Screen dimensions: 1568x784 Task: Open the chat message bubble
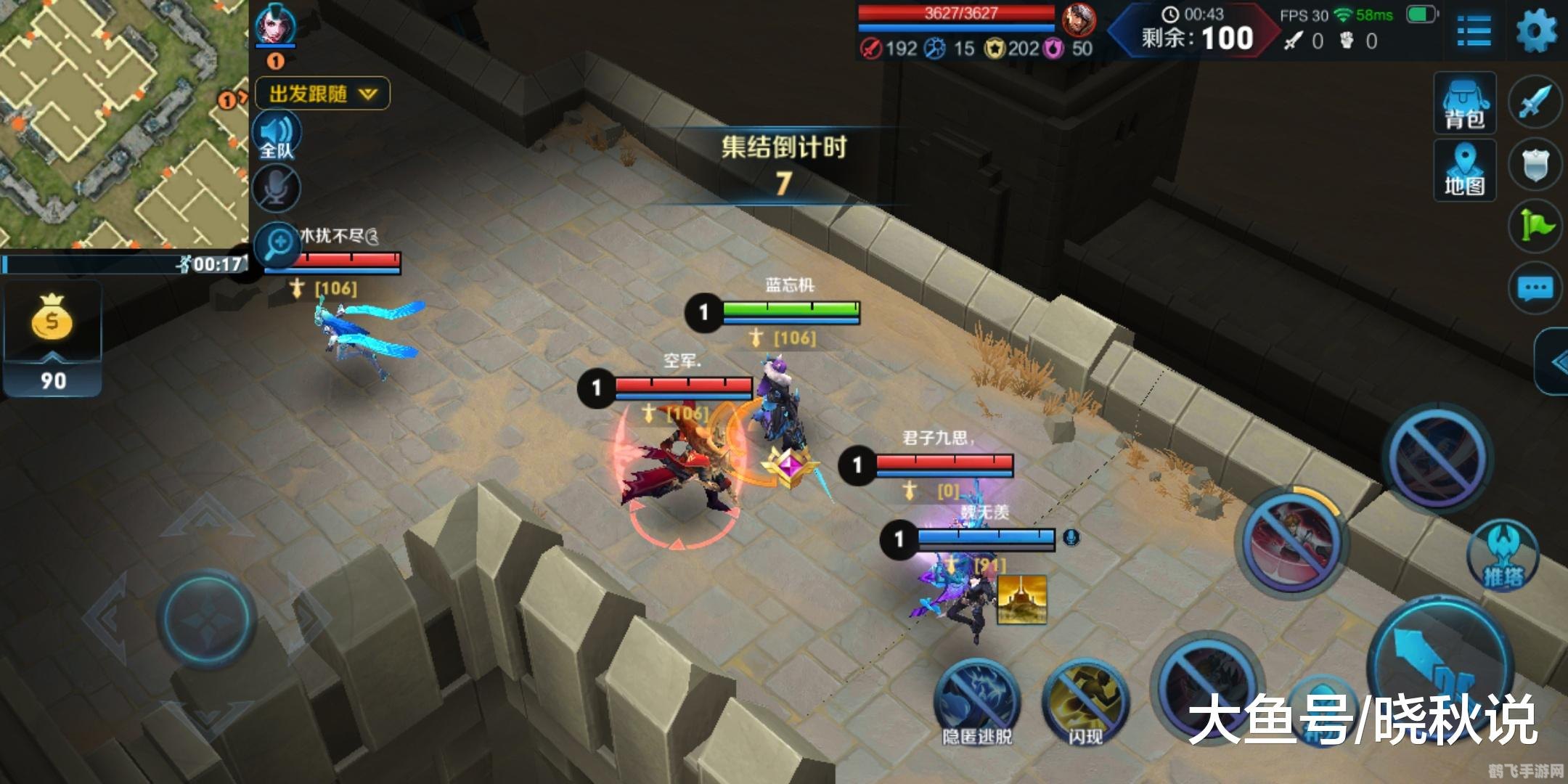[x=1535, y=289]
